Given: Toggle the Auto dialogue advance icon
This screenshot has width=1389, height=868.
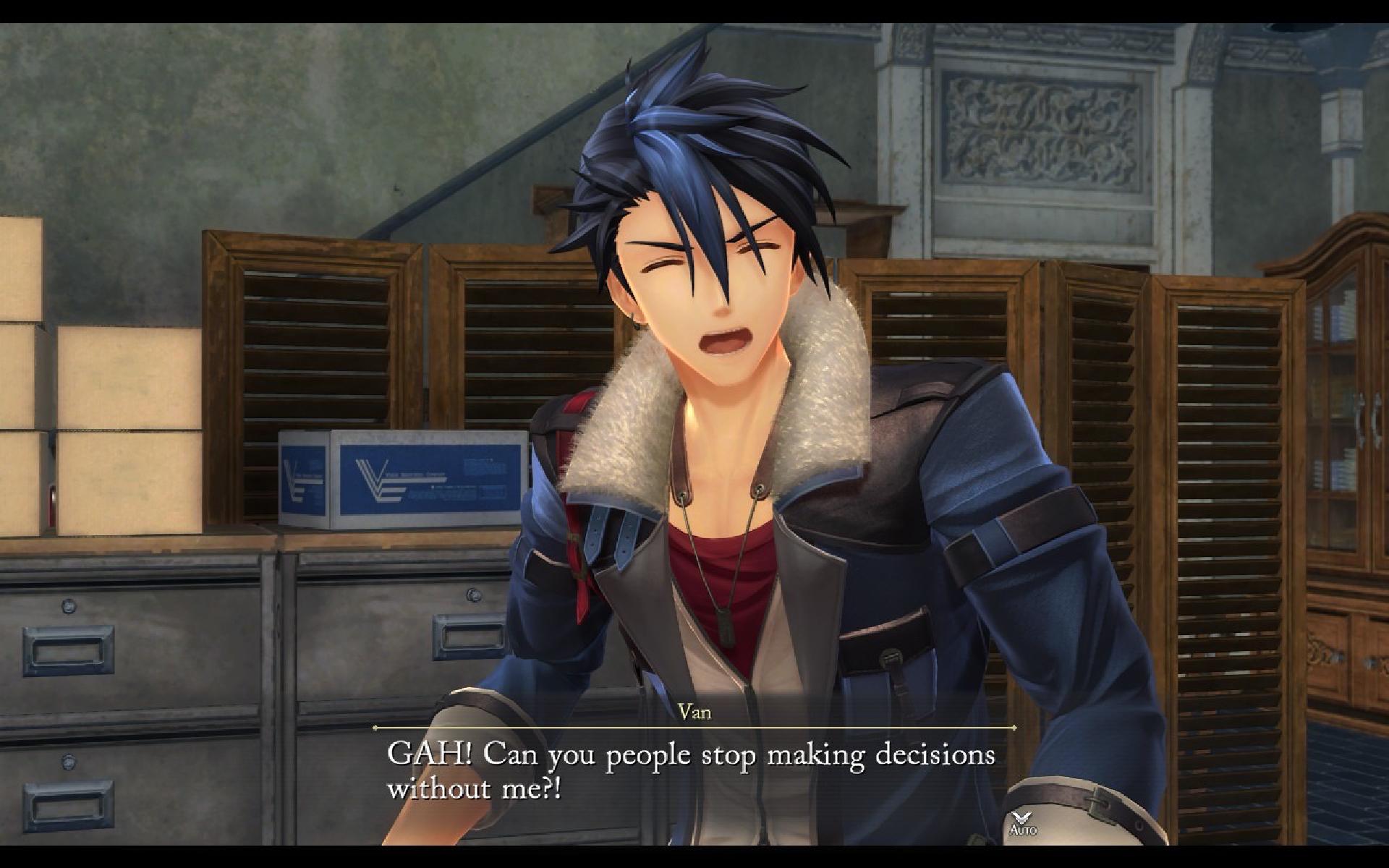Looking at the screenshot, I should (x=1022, y=823).
